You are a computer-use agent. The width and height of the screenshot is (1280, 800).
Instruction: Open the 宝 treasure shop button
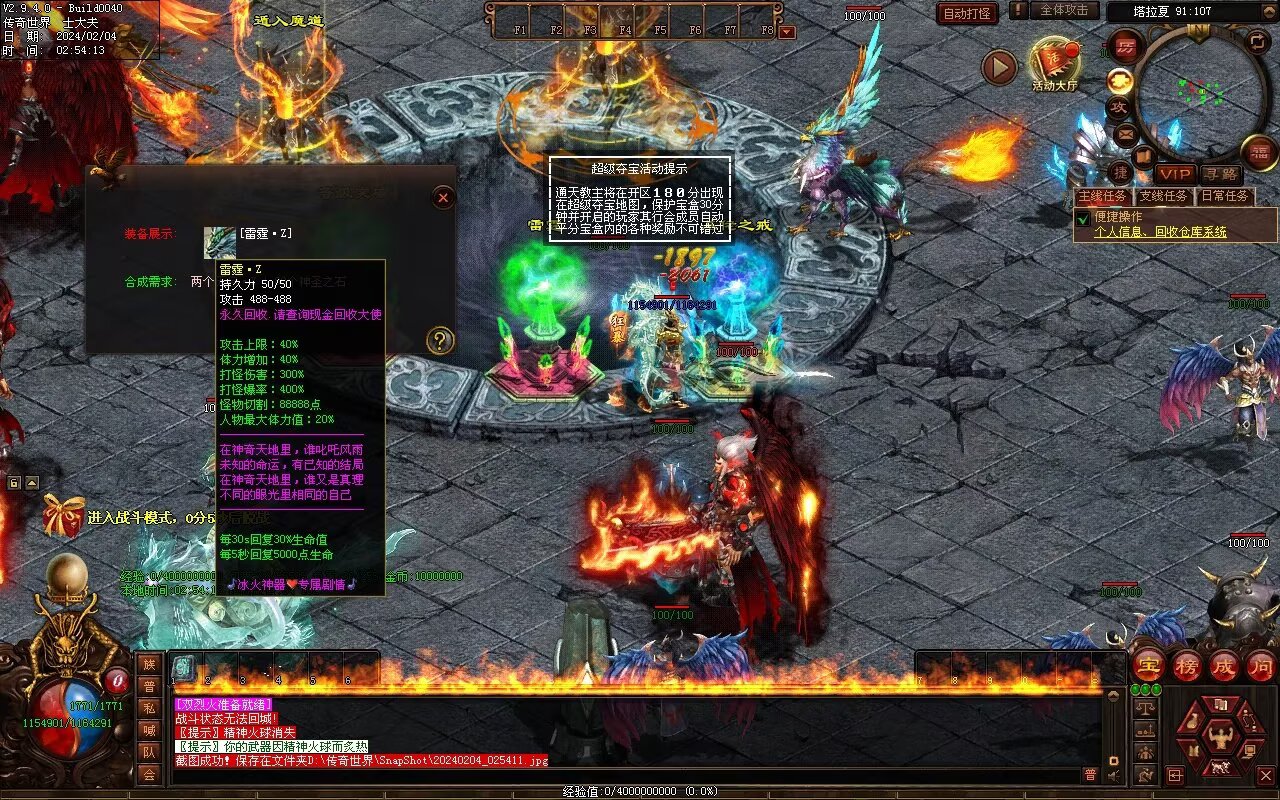[1149, 665]
